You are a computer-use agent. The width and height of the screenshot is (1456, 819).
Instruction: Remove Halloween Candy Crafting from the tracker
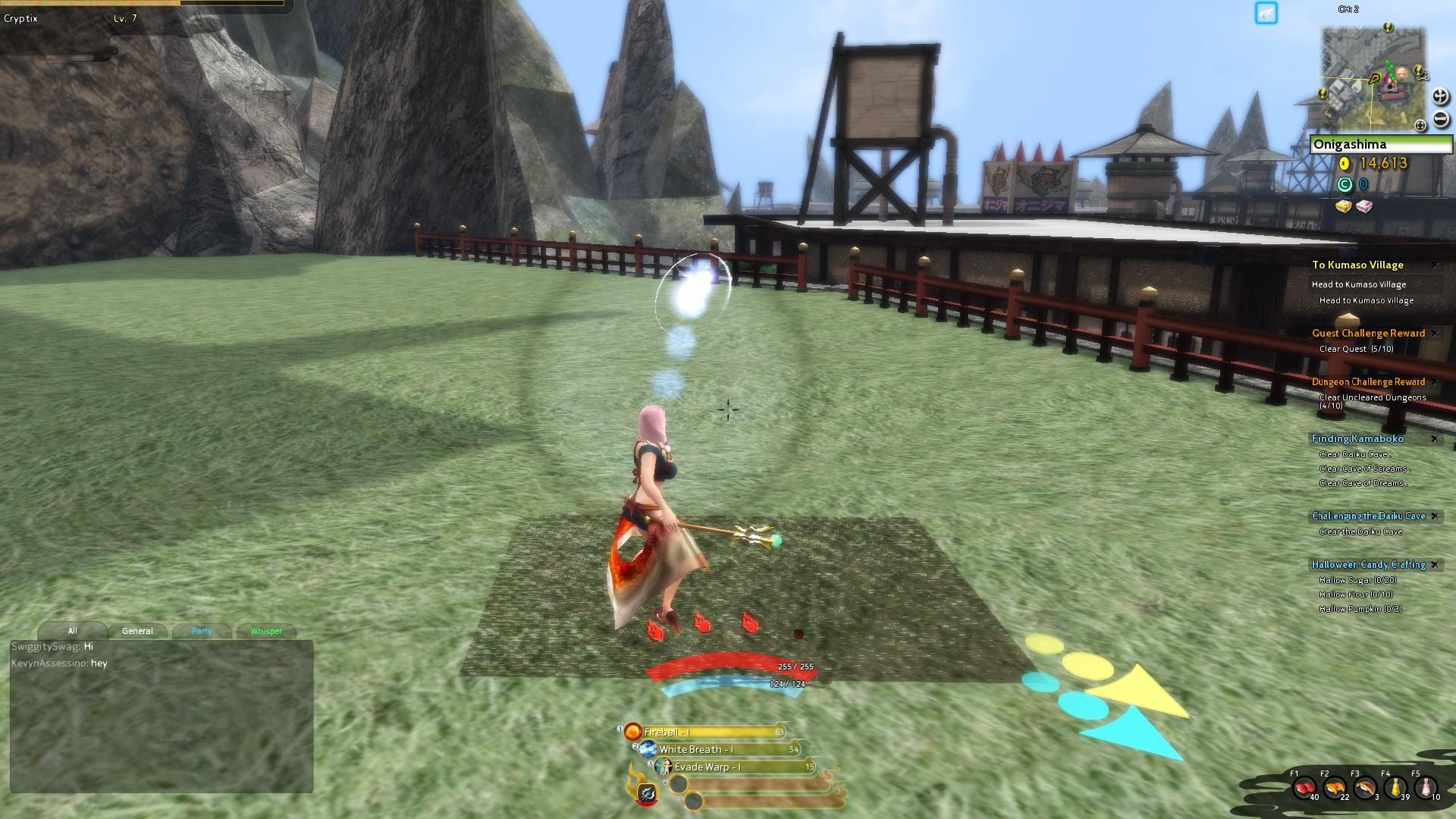tap(1436, 565)
